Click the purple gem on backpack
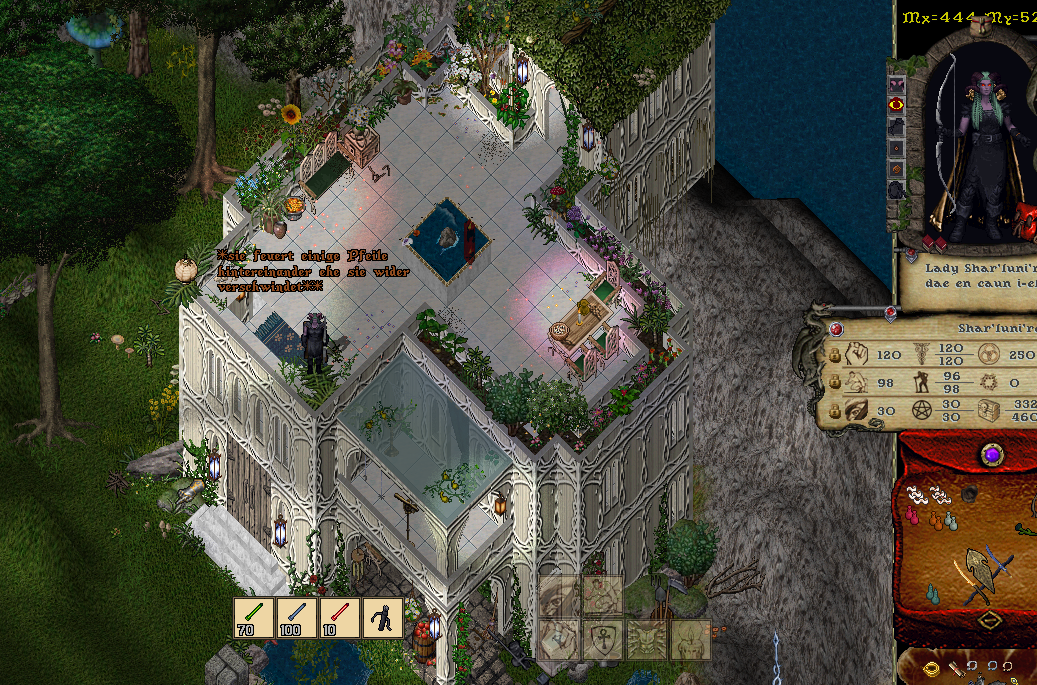The height and width of the screenshot is (685, 1037). (991, 454)
